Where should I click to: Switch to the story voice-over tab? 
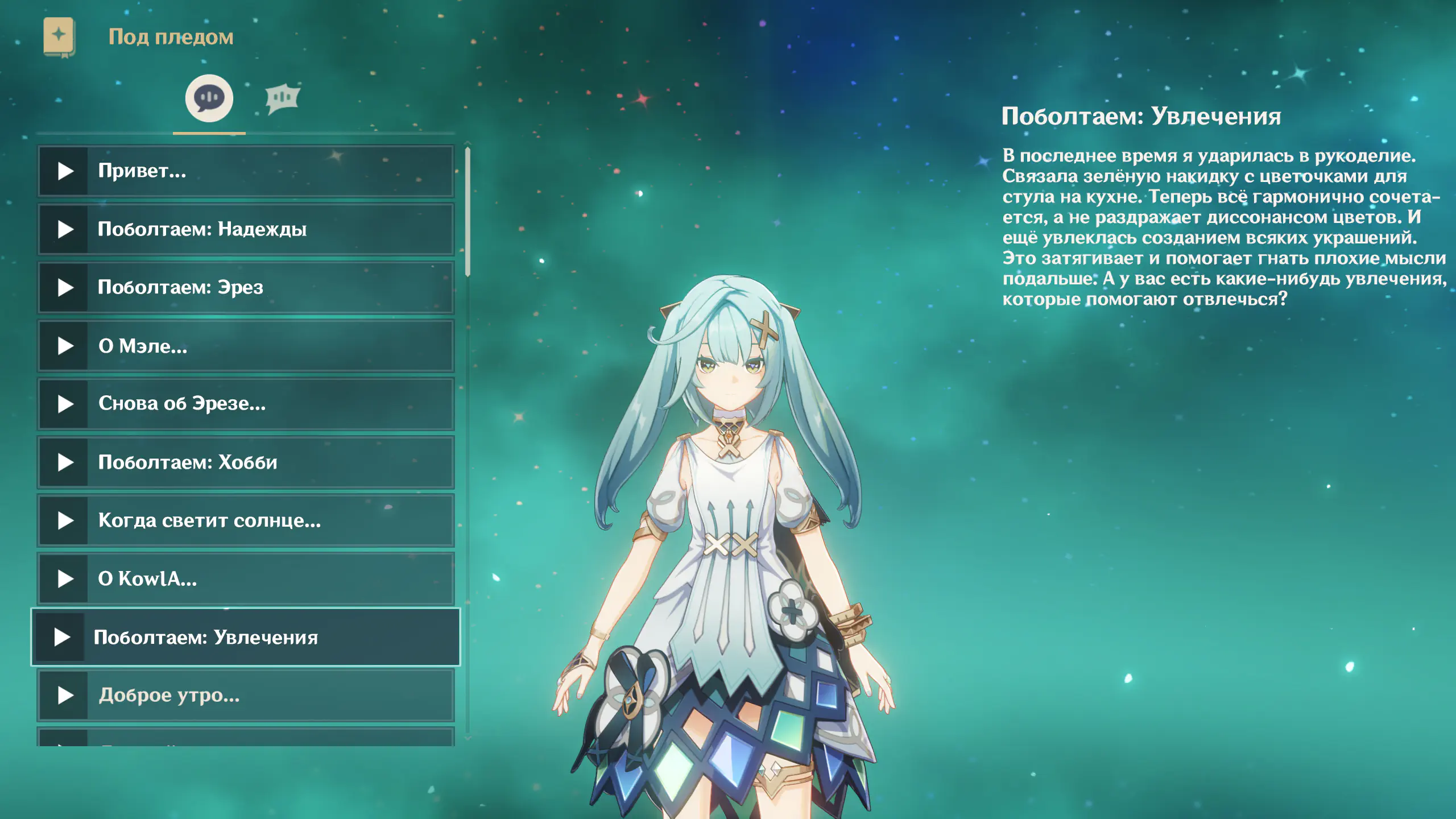tap(209, 98)
